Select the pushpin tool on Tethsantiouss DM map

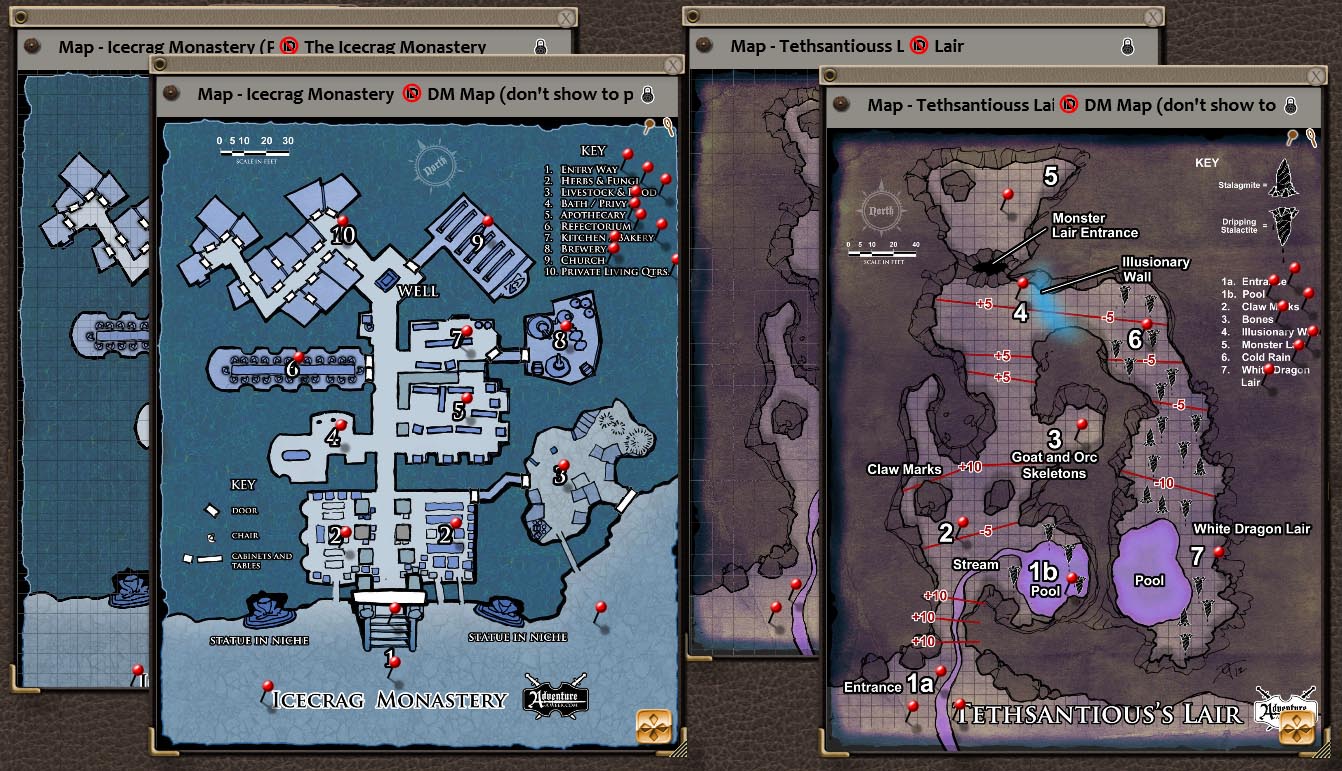coord(1291,134)
